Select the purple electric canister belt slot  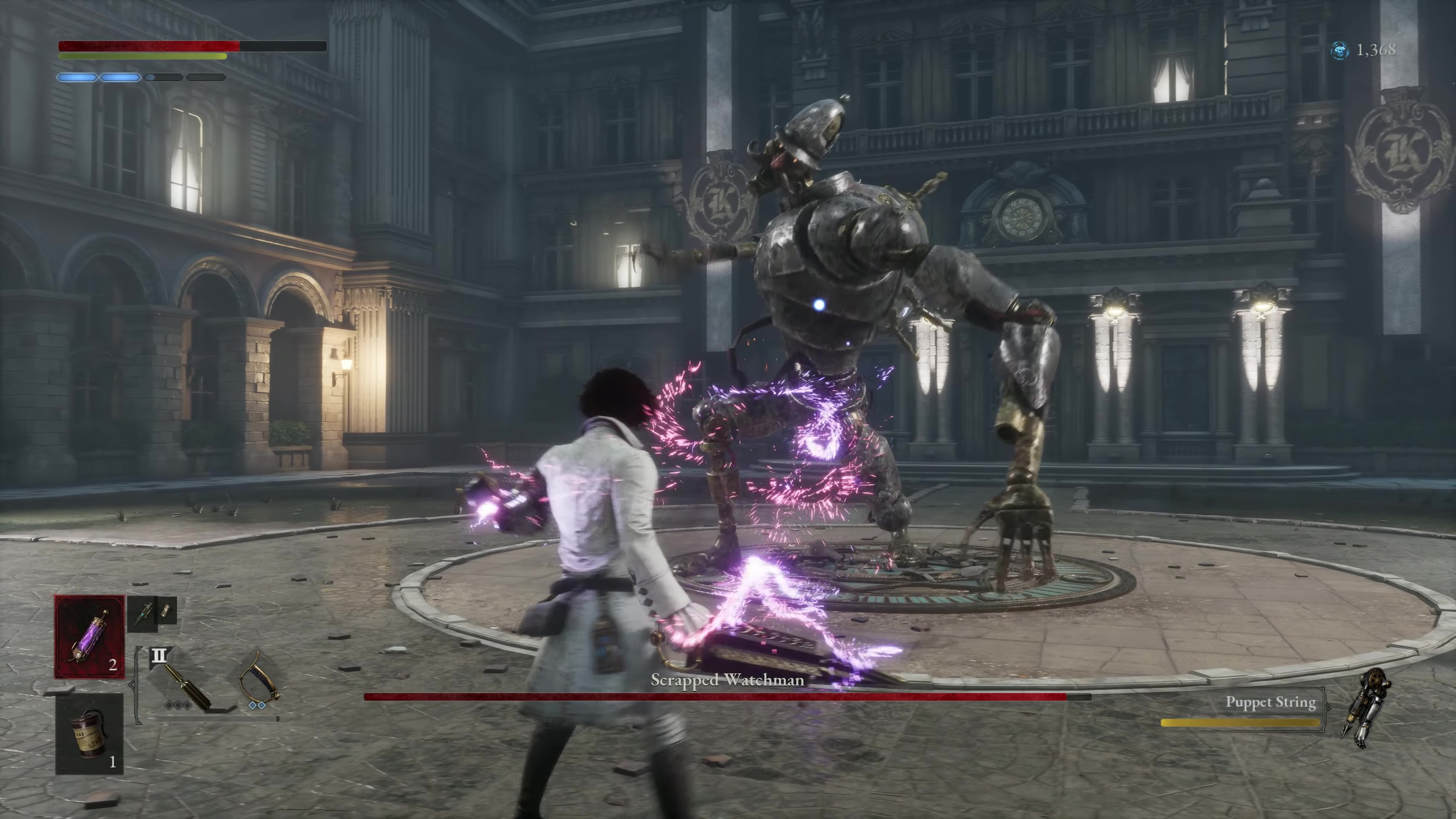pyautogui.click(x=89, y=637)
